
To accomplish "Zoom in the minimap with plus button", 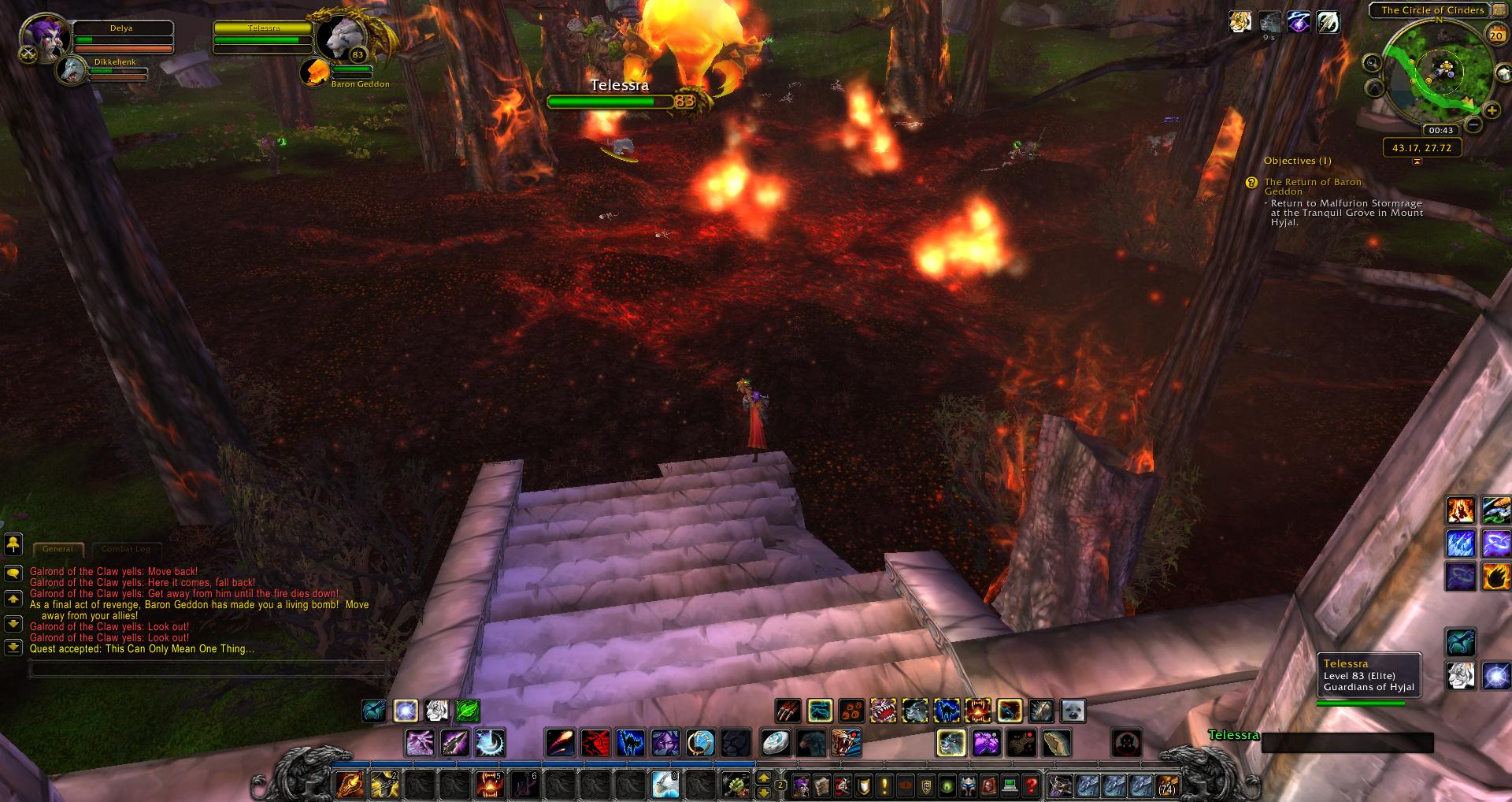I will [x=1491, y=110].
